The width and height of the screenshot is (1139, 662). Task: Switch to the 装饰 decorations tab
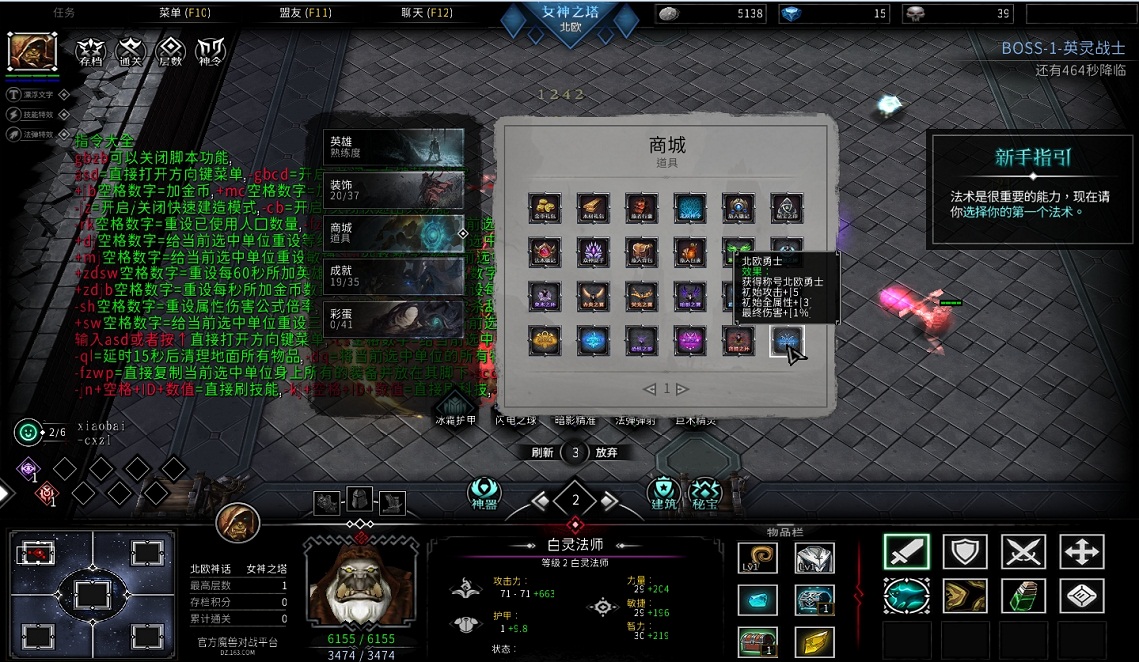(394, 190)
